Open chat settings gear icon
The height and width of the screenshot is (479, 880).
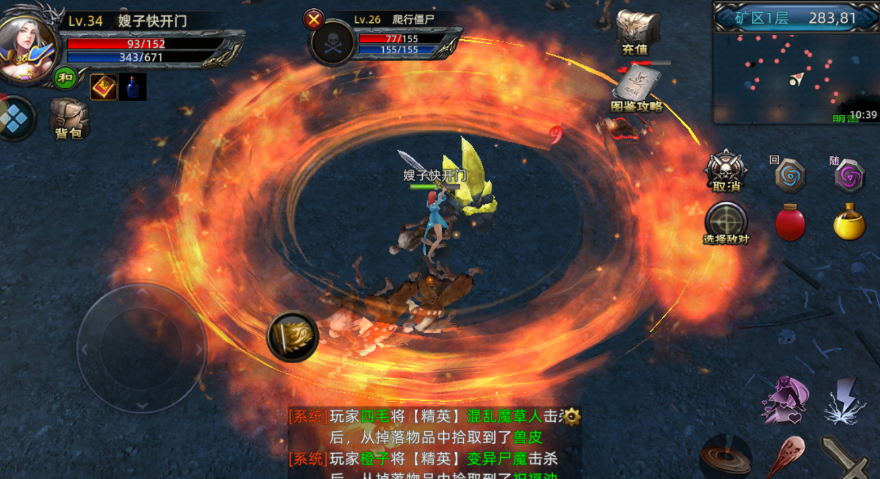(x=572, y=416)
